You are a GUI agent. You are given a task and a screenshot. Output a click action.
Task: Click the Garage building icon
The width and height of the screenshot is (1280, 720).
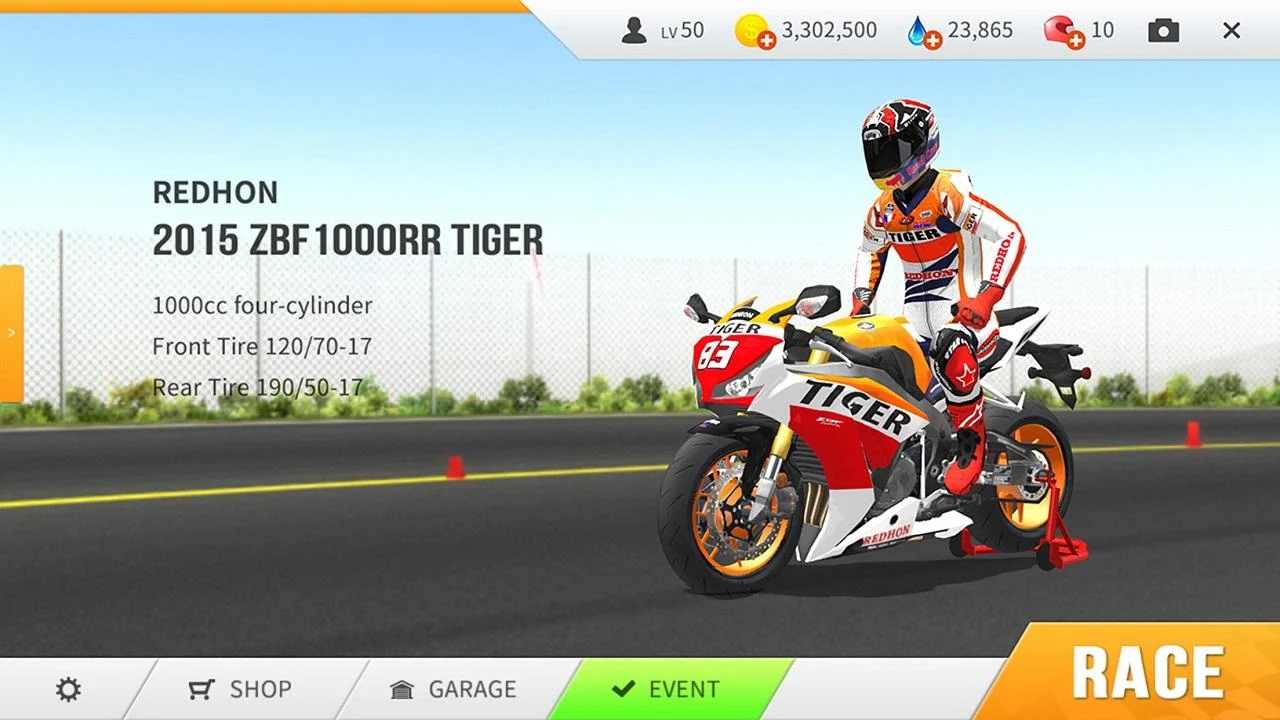click(x=401, y=689)
